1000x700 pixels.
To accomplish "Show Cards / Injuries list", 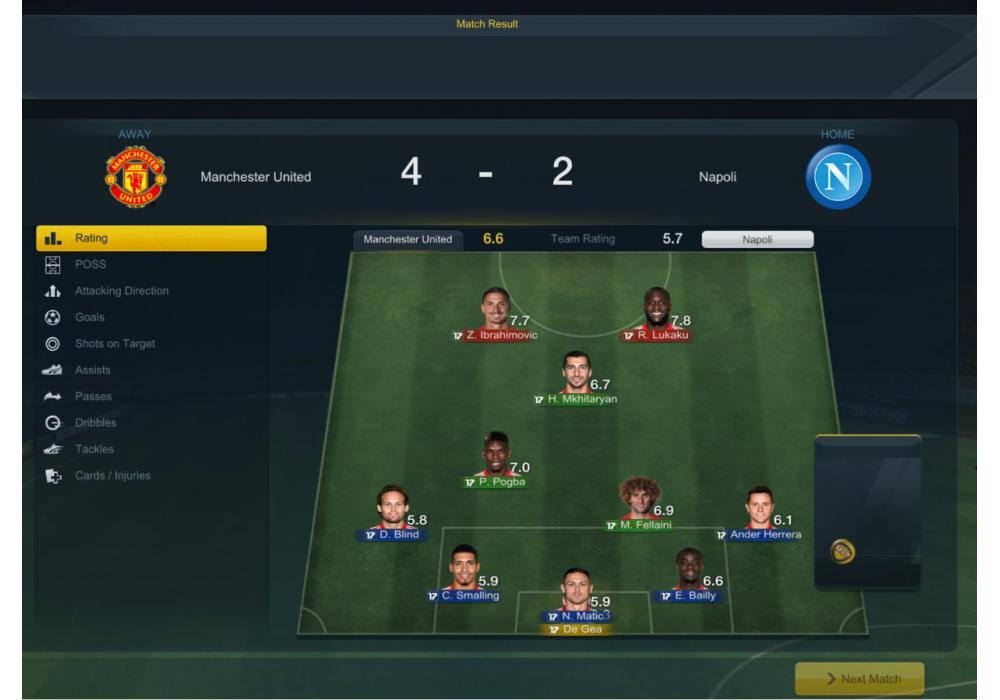I will pos(112,476).
